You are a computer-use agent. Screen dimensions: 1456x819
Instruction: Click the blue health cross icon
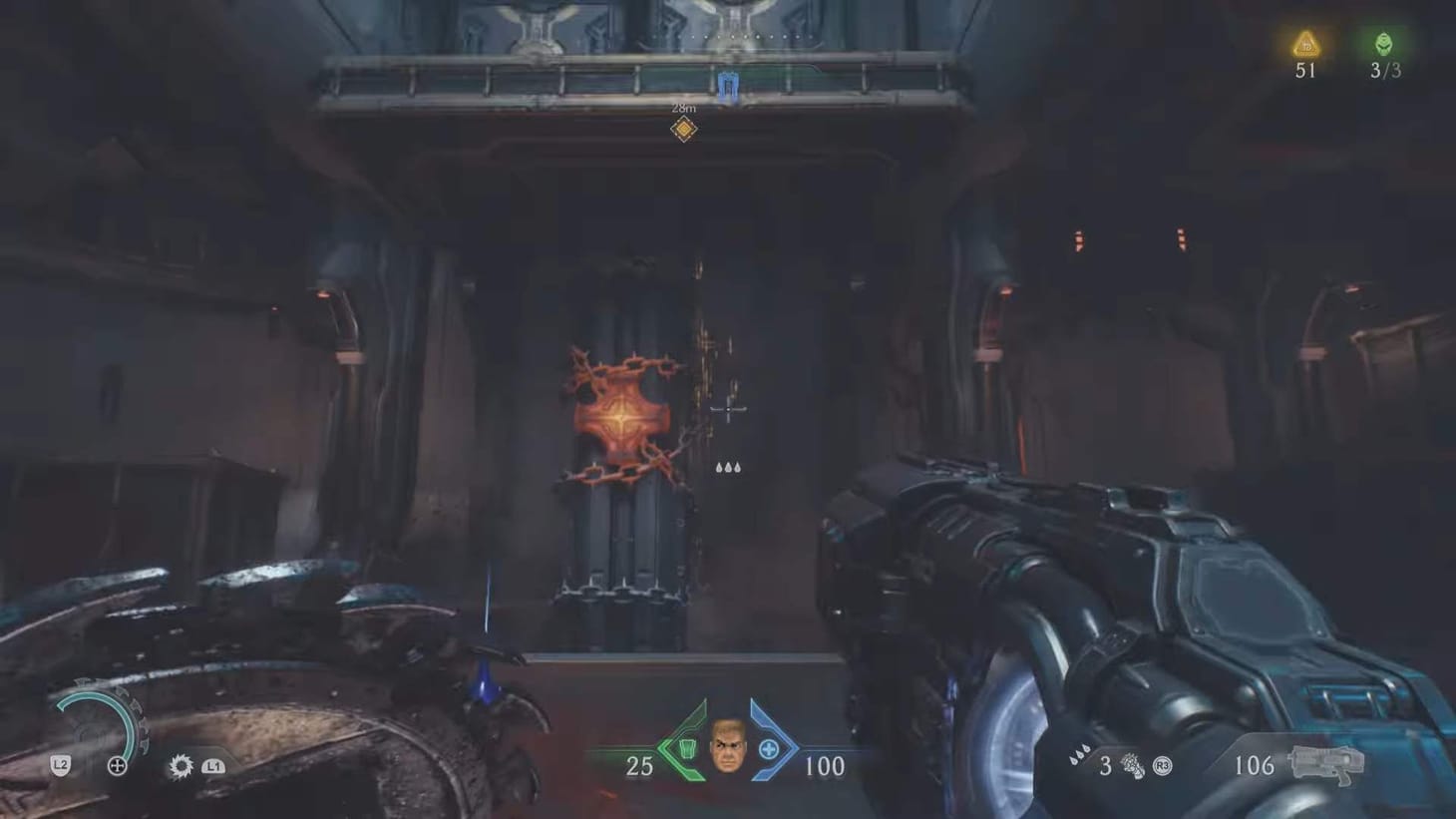click(x=768, y=748)
